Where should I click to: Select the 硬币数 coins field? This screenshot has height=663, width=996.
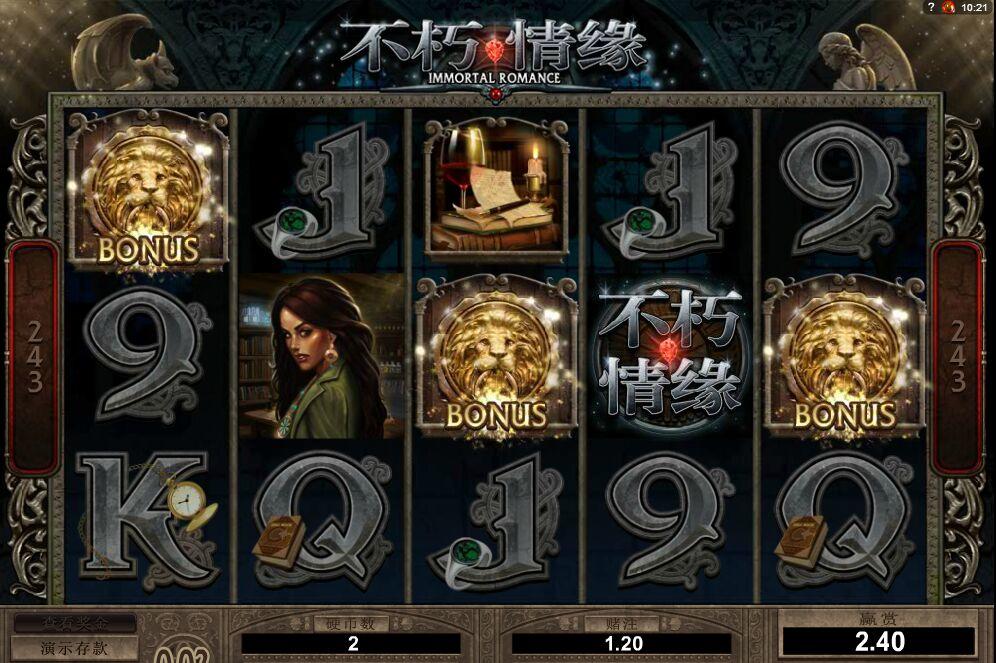[x=351, y=644]
